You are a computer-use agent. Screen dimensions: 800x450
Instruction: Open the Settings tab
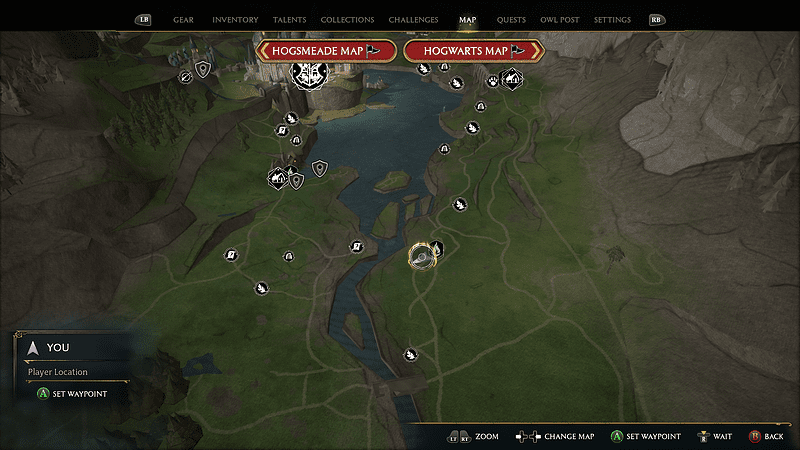612,20
